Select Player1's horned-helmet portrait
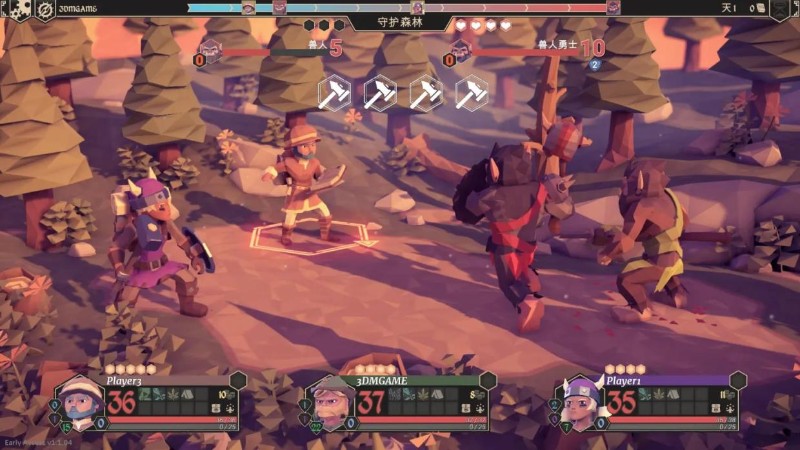800x450 pixels. click(x=579, y=402)
